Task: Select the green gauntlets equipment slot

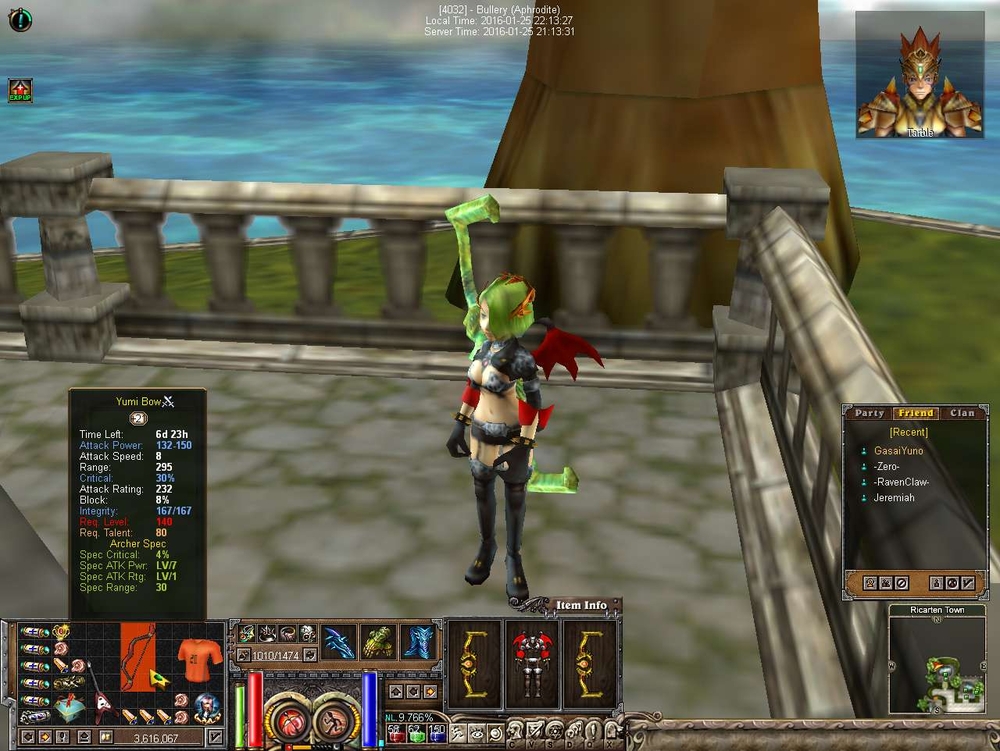Action: click(x=379, y=642)
